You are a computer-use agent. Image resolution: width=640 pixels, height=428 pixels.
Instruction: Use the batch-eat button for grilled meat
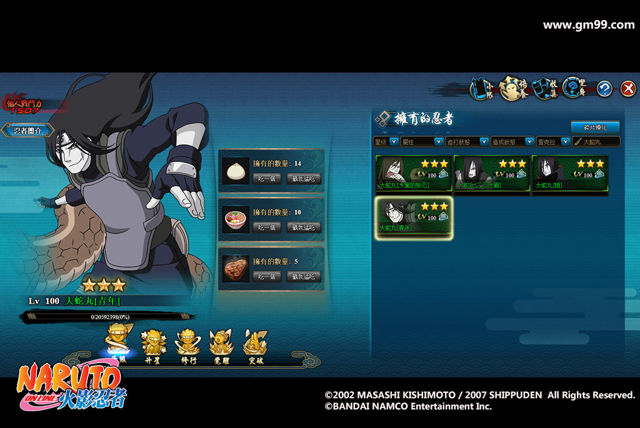click(303, 276)
